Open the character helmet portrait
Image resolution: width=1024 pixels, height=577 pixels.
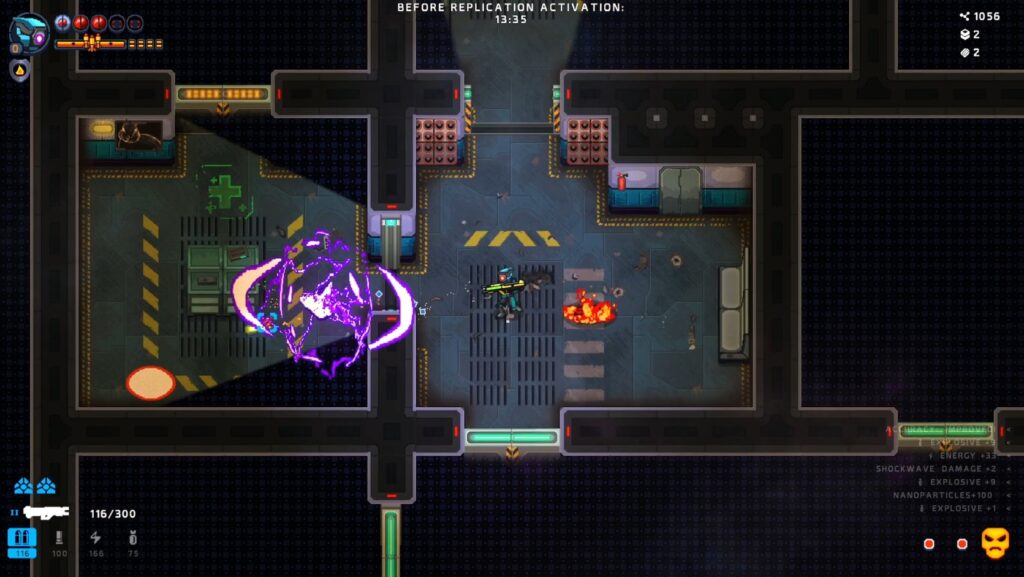tap(29, 32)
